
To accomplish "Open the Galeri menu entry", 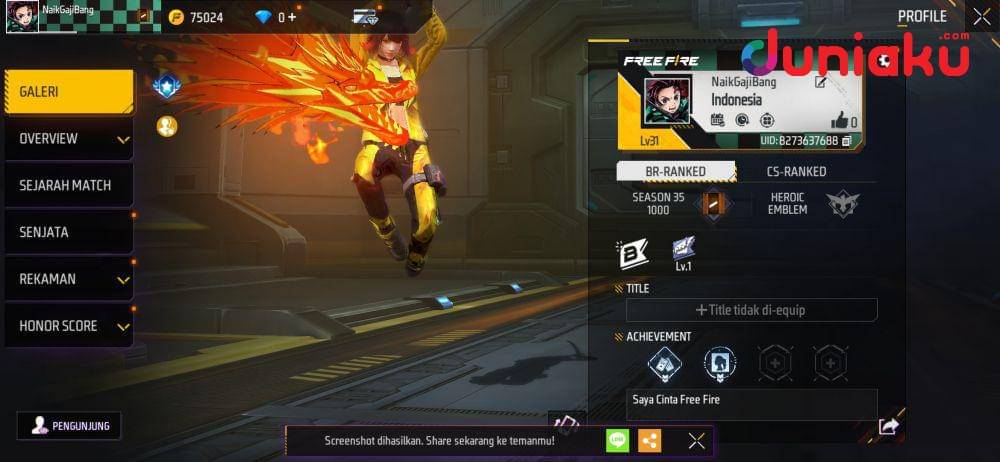I will [x=68, y=92].
